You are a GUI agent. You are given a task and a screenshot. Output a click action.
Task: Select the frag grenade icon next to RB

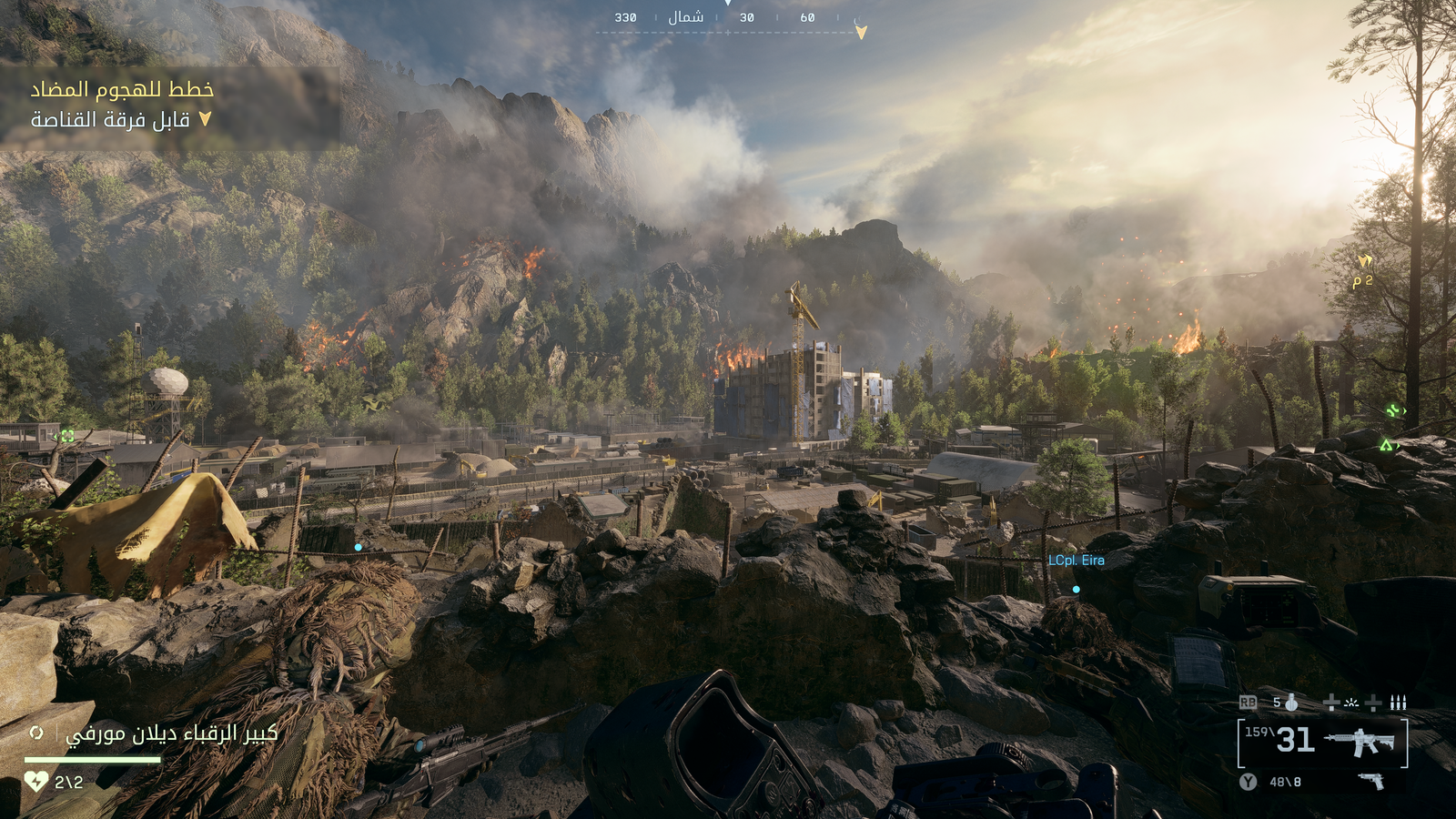point(1292,703)
